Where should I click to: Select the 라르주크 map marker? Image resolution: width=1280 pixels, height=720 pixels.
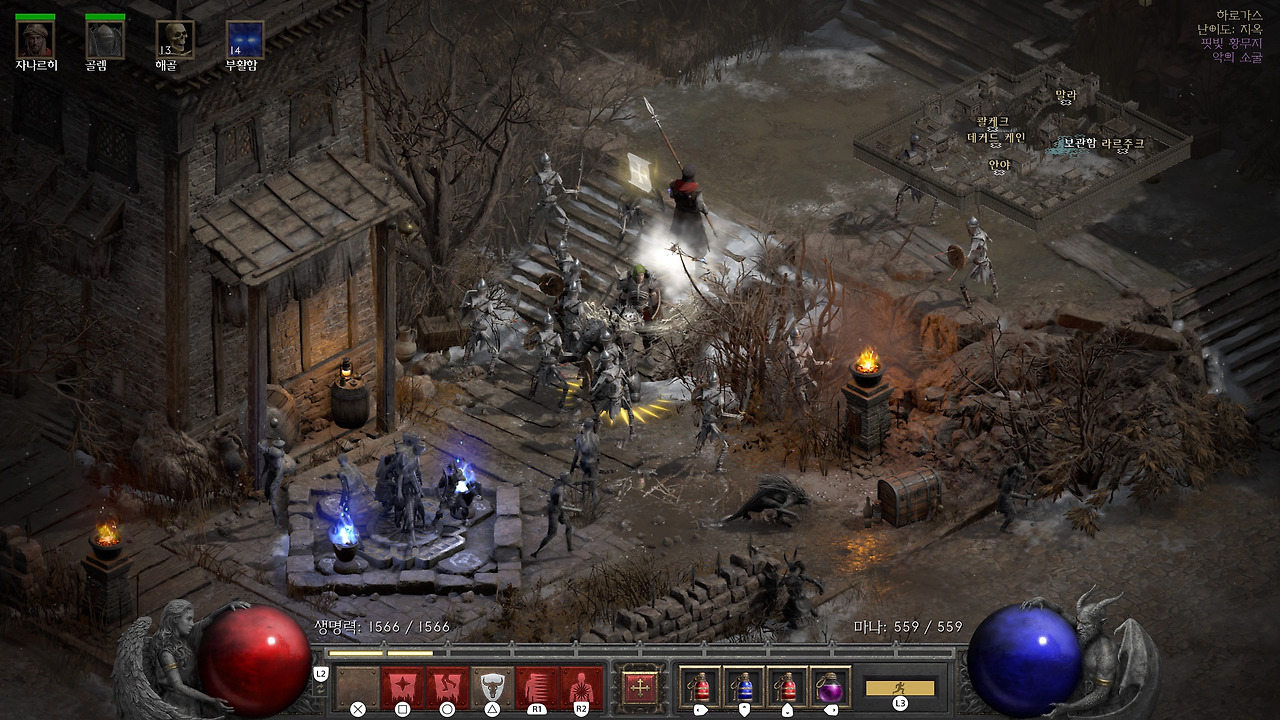(x=1122, y=144)
